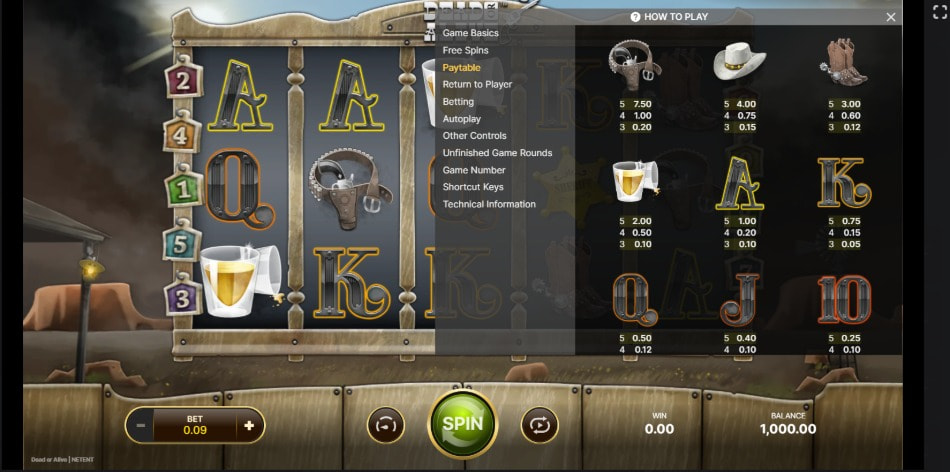
Task: Select Free Spins in How to Play
Action: point(465,50)
